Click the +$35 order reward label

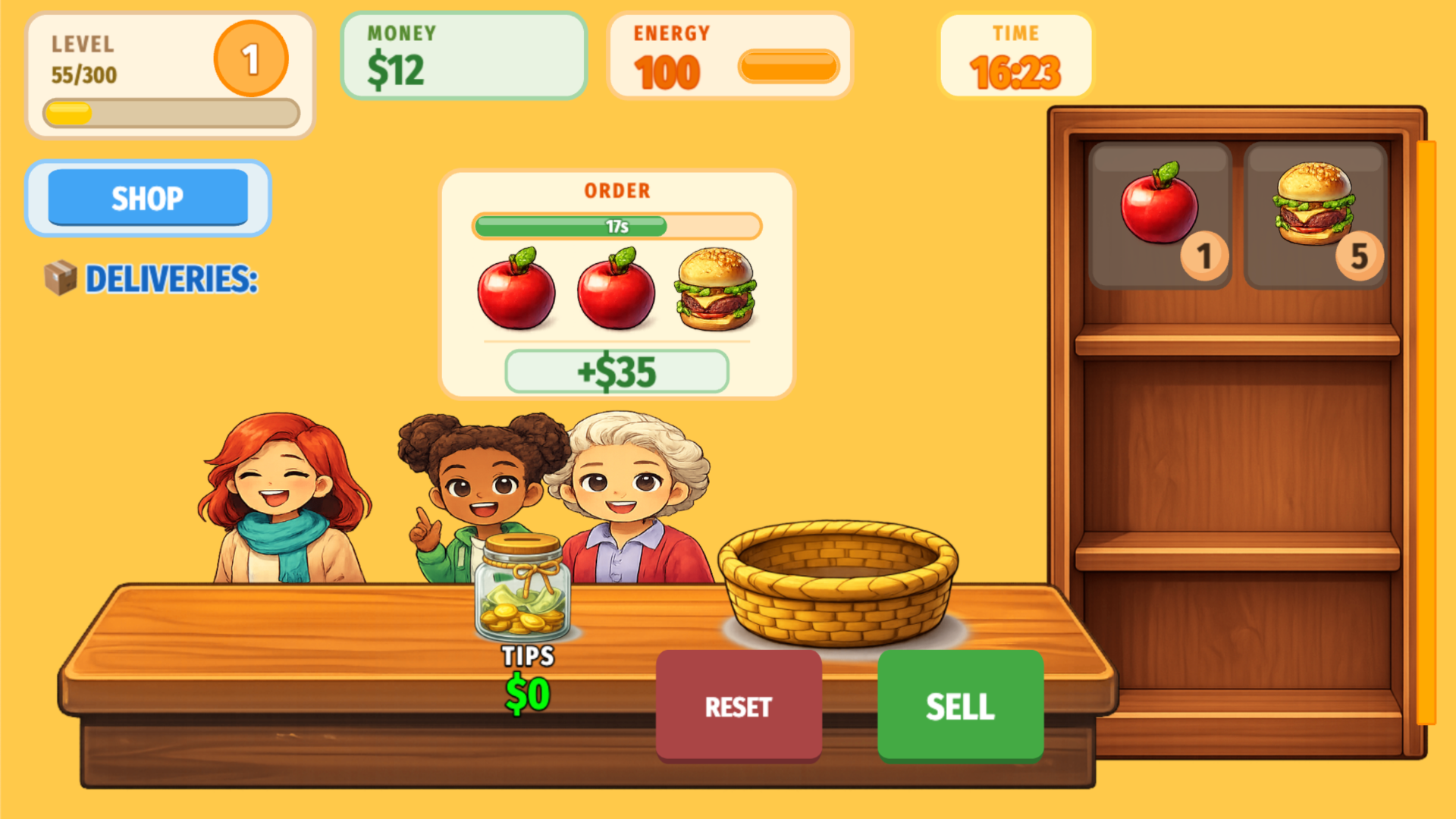617,371
